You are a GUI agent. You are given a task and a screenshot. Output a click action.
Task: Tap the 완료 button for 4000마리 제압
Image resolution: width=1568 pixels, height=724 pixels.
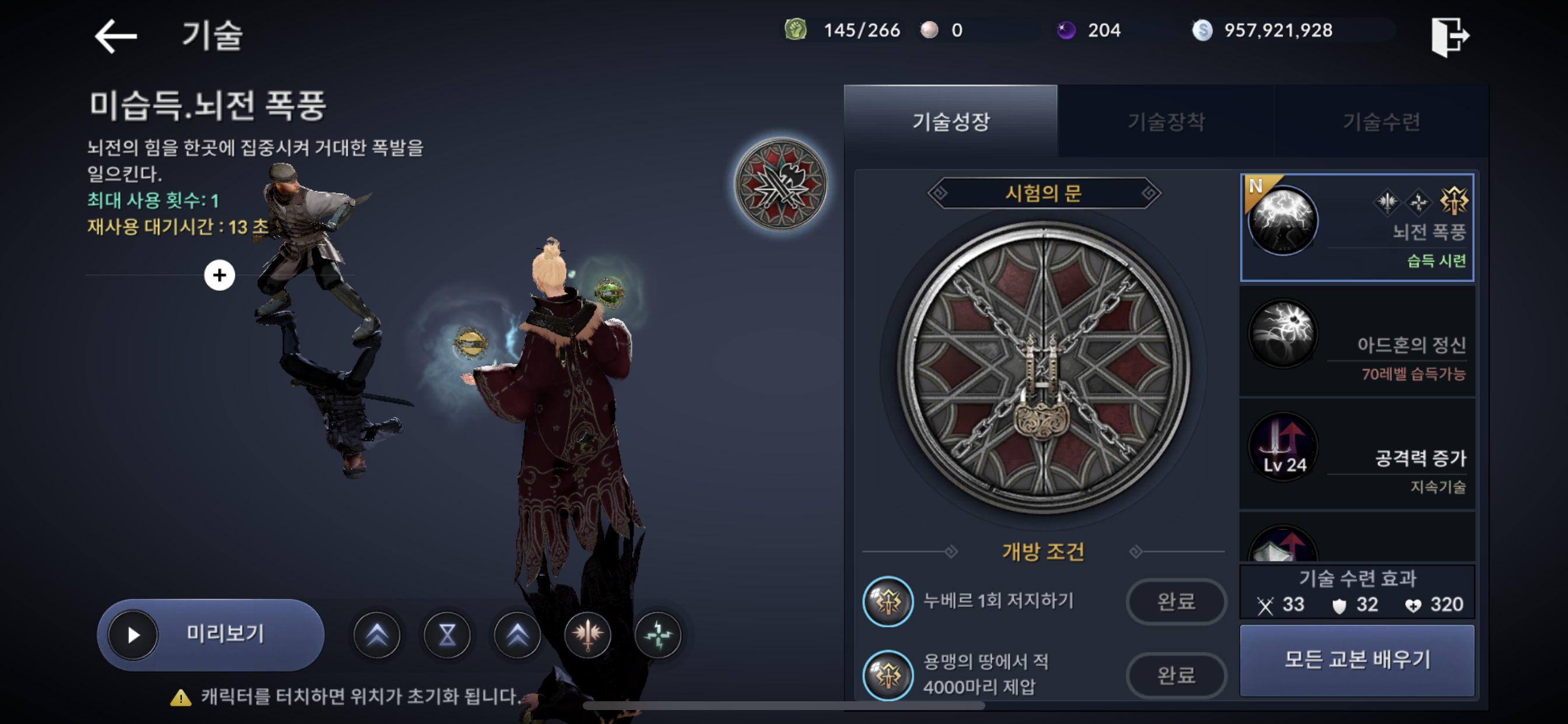[x=1175, y=674]
